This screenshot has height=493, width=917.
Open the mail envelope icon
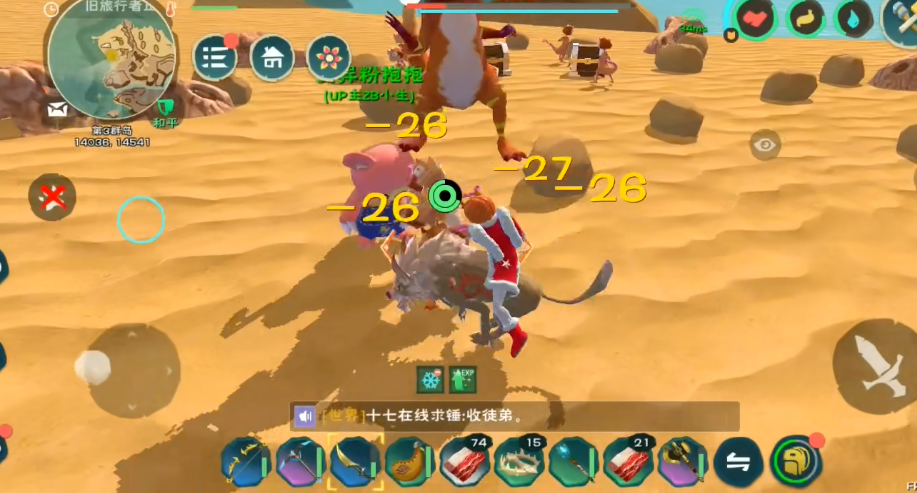click(x=57, y=108)
